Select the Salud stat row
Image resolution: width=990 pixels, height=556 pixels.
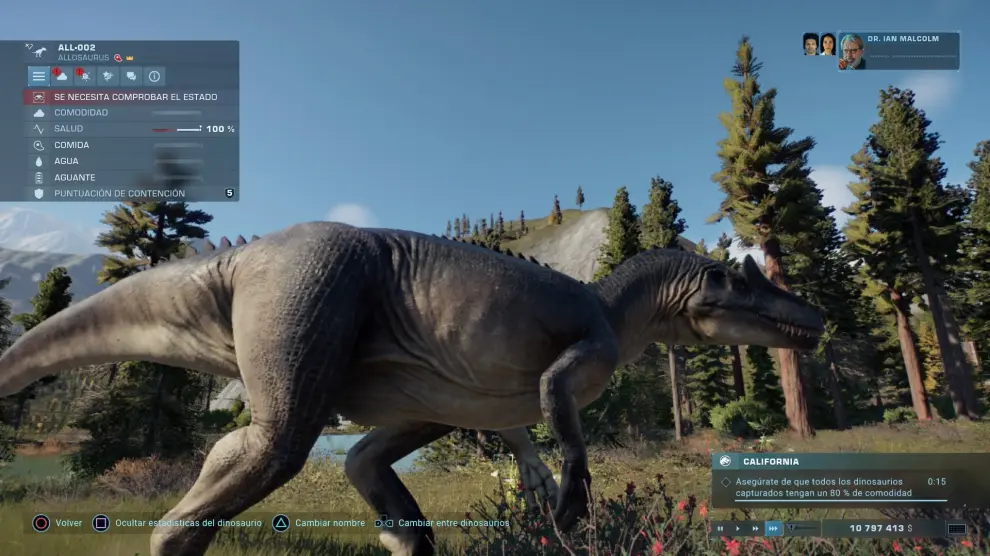tap(131, 129)
